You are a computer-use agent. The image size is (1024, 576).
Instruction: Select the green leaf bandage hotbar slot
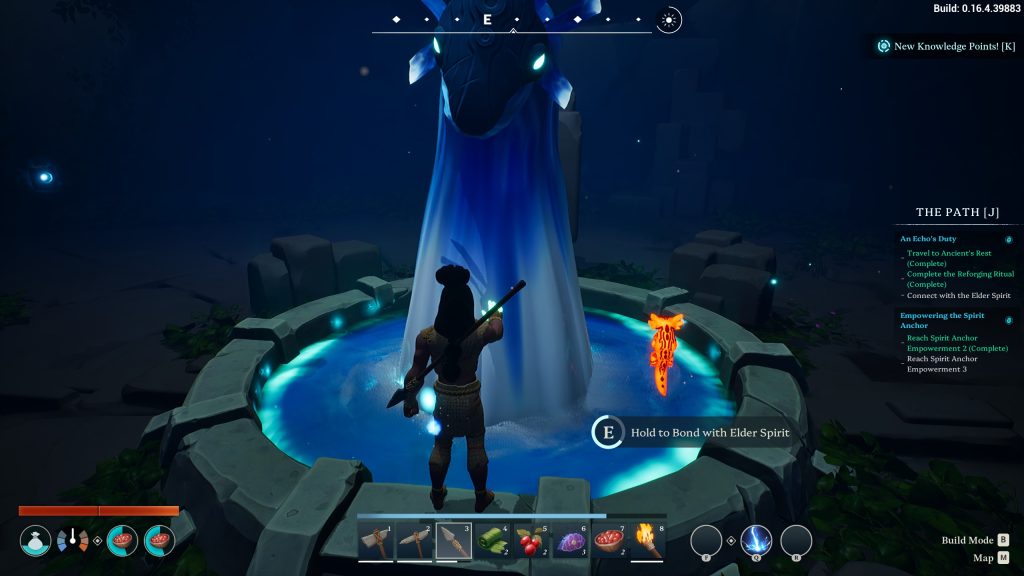493,540
